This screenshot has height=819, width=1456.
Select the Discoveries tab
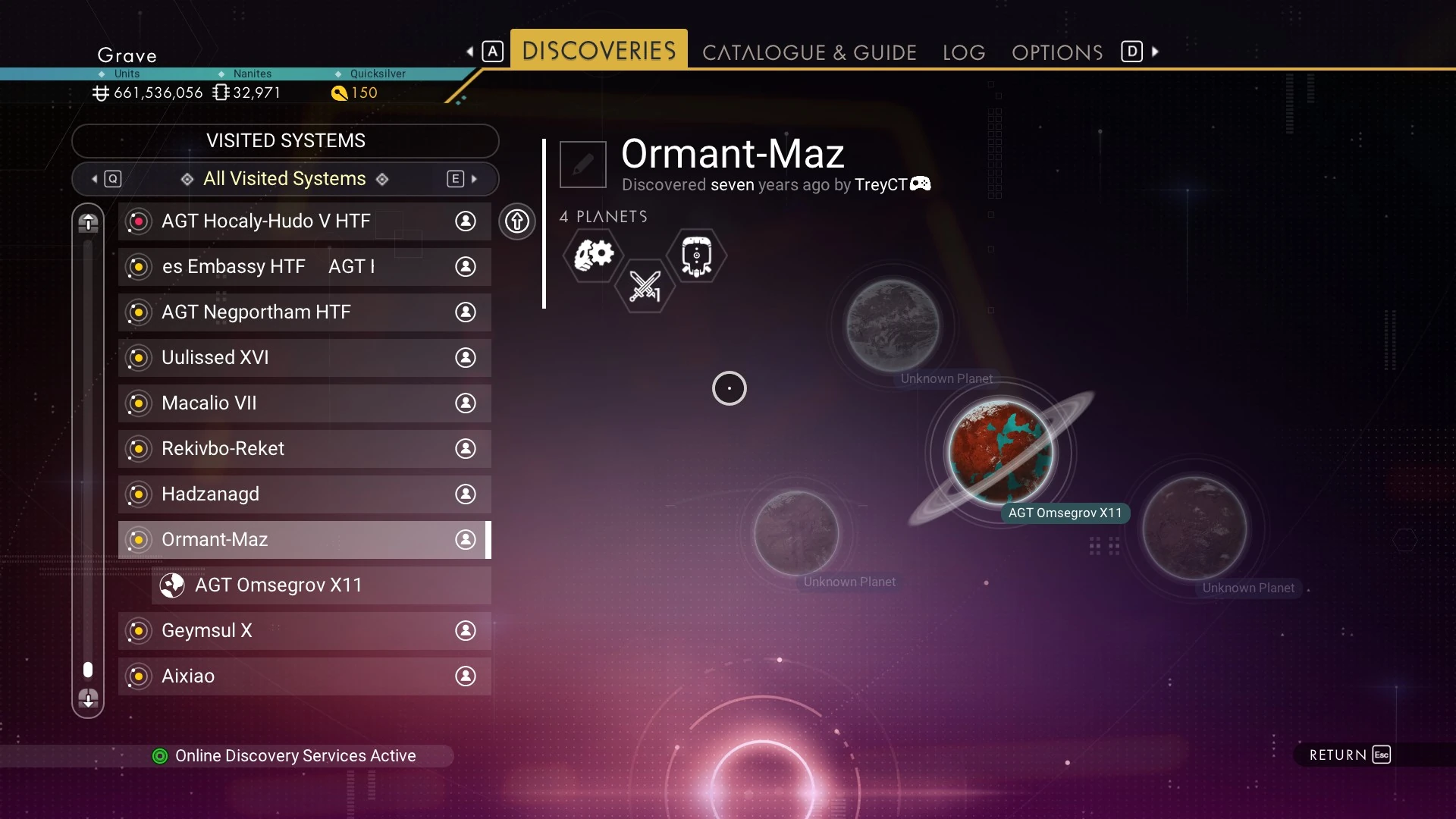[598, 51]
